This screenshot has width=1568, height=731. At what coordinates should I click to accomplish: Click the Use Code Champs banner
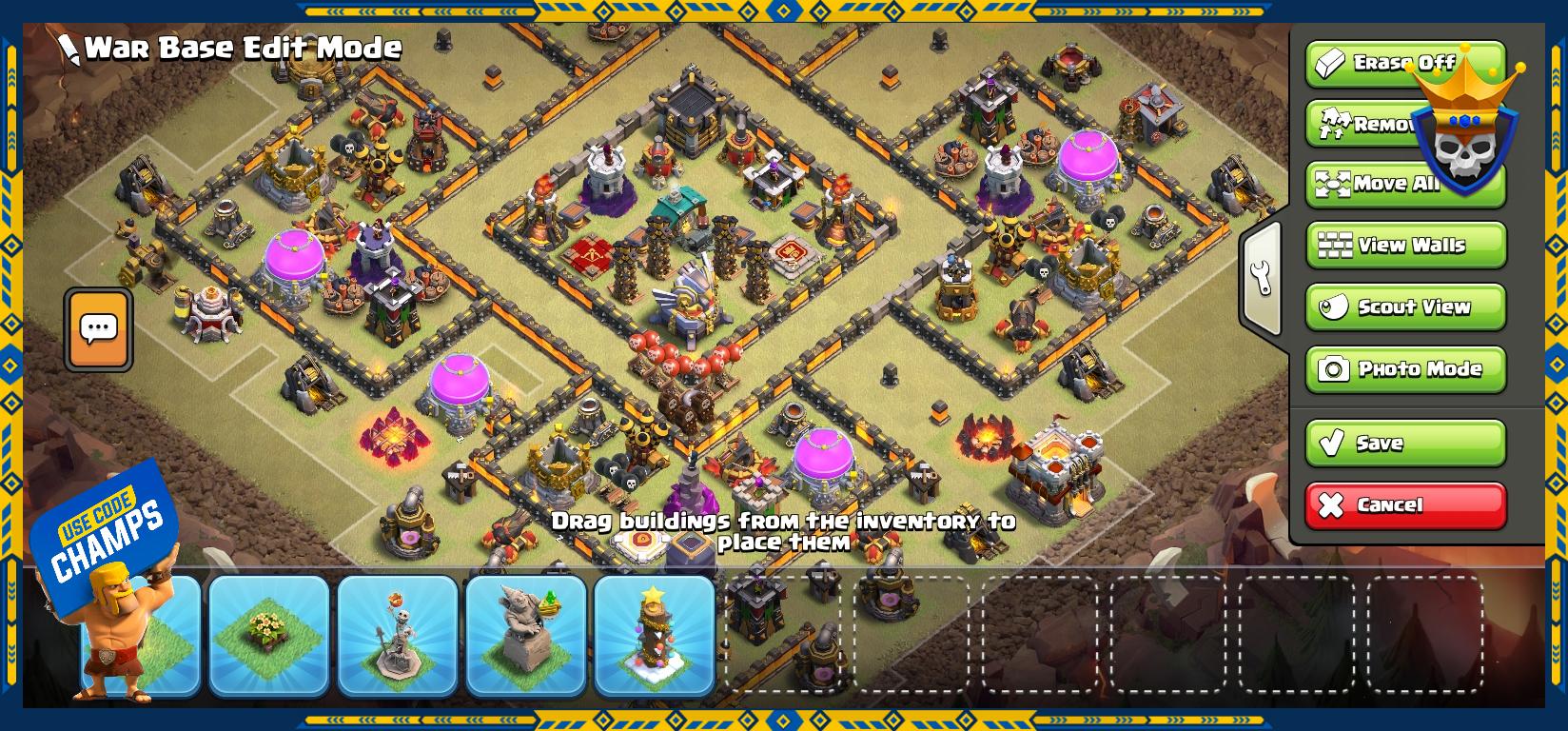(x=107, y=532)
